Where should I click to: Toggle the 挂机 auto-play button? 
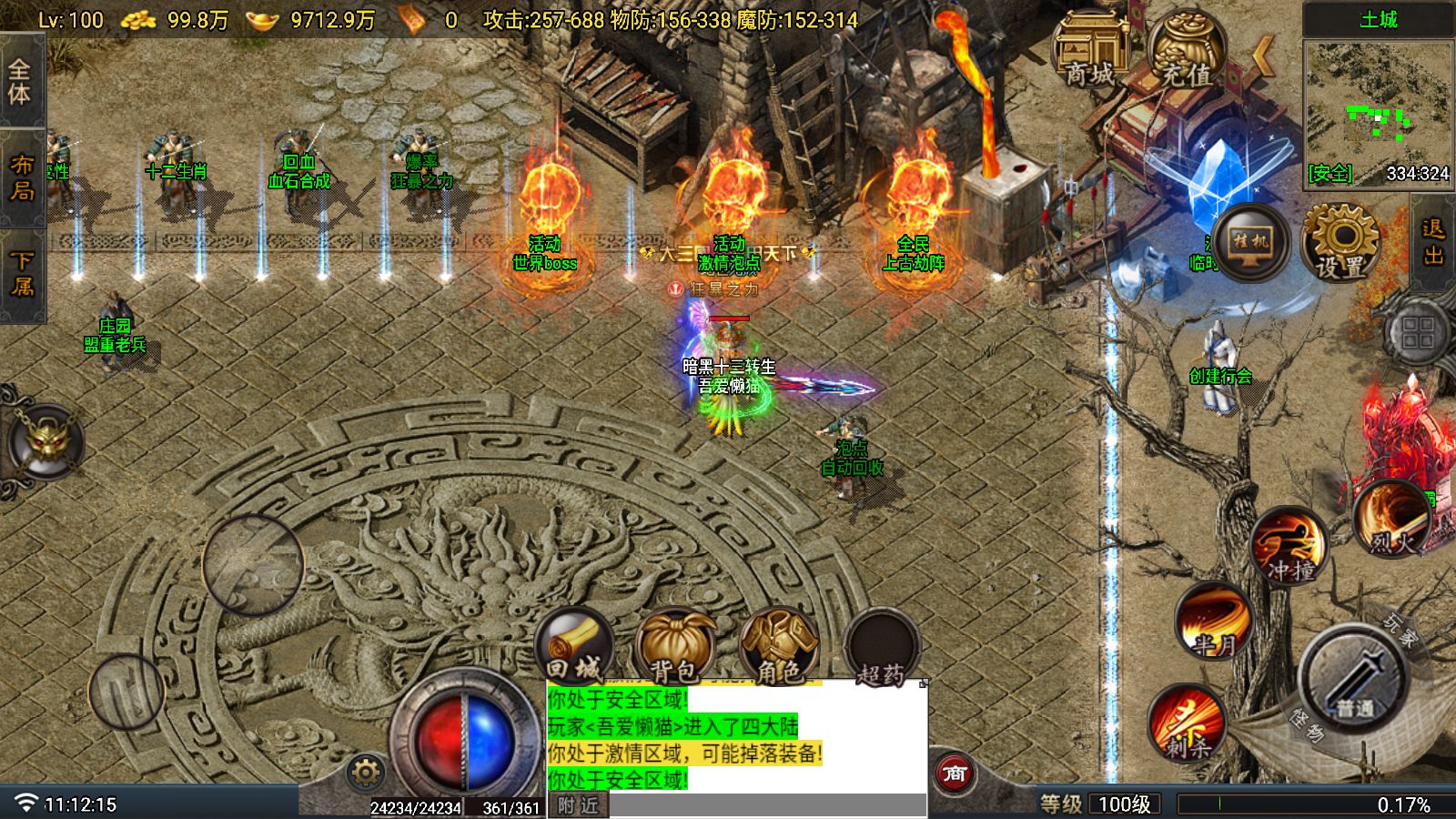[1250, 242]
